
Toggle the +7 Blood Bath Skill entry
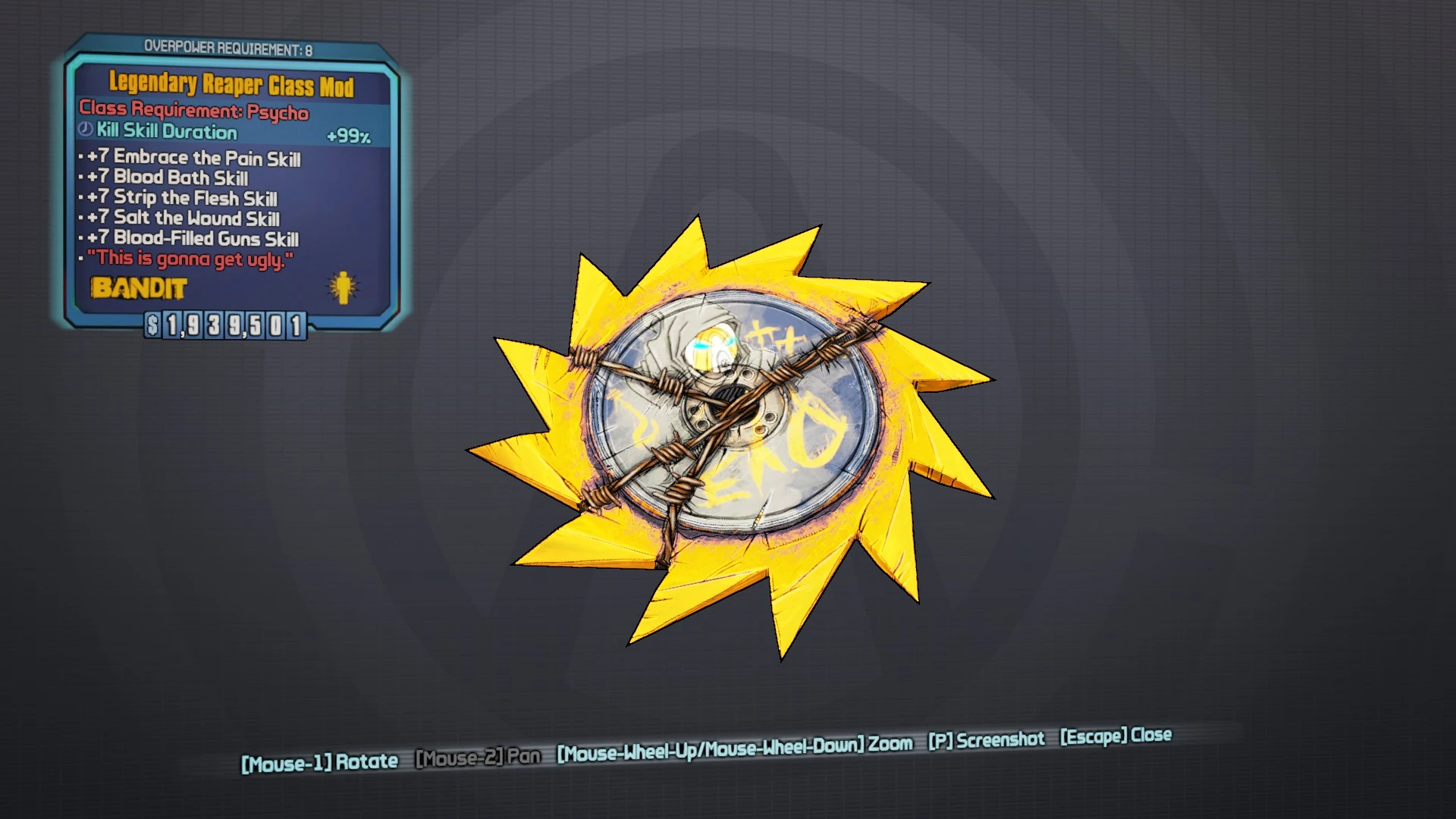click(x=168, y=178)
